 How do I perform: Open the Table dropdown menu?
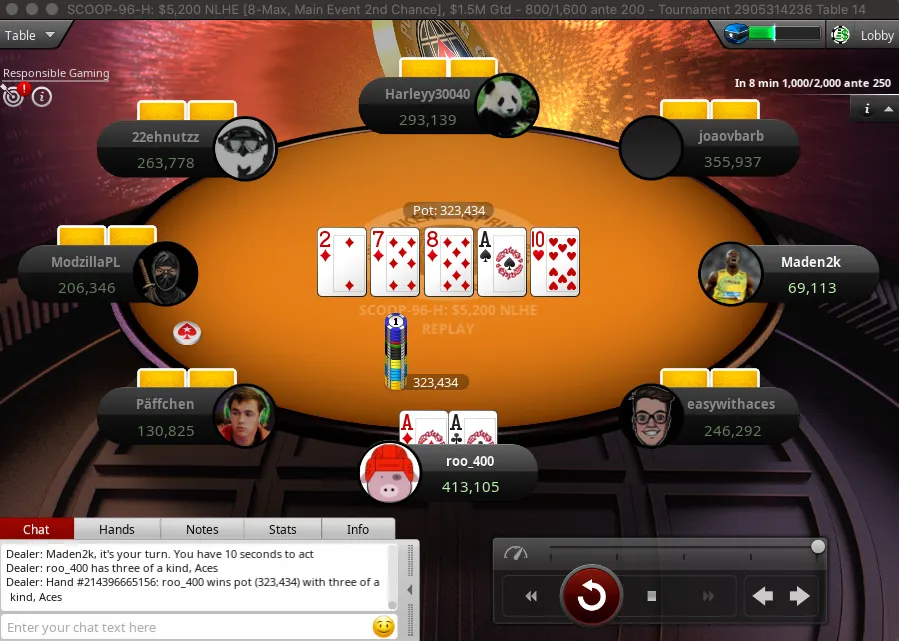(30, 35)
